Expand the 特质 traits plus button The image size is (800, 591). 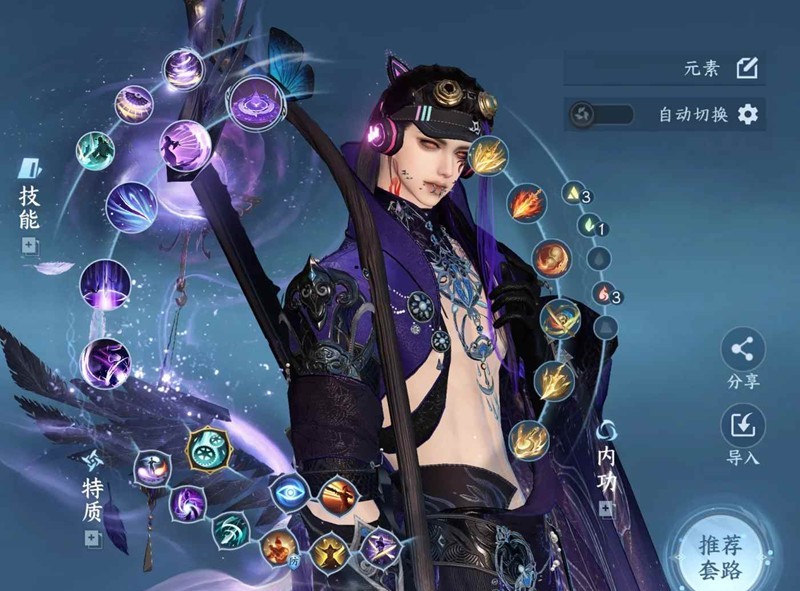coord(92,538)
